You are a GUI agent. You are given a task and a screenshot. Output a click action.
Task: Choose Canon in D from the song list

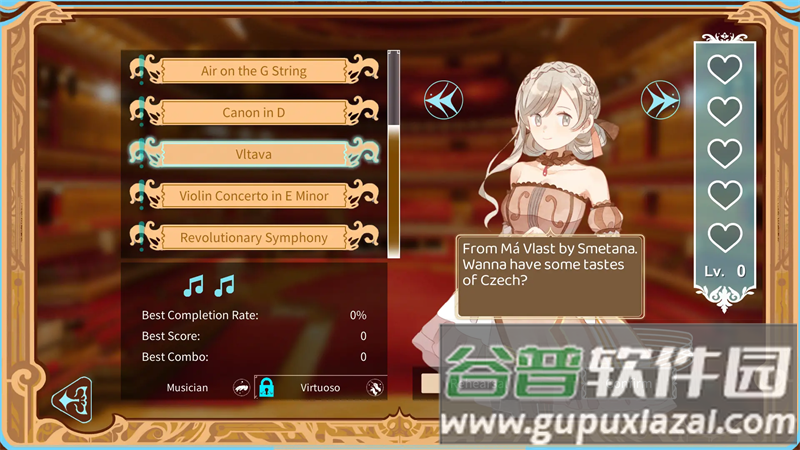pyautogui.click(x=254, y=113)
